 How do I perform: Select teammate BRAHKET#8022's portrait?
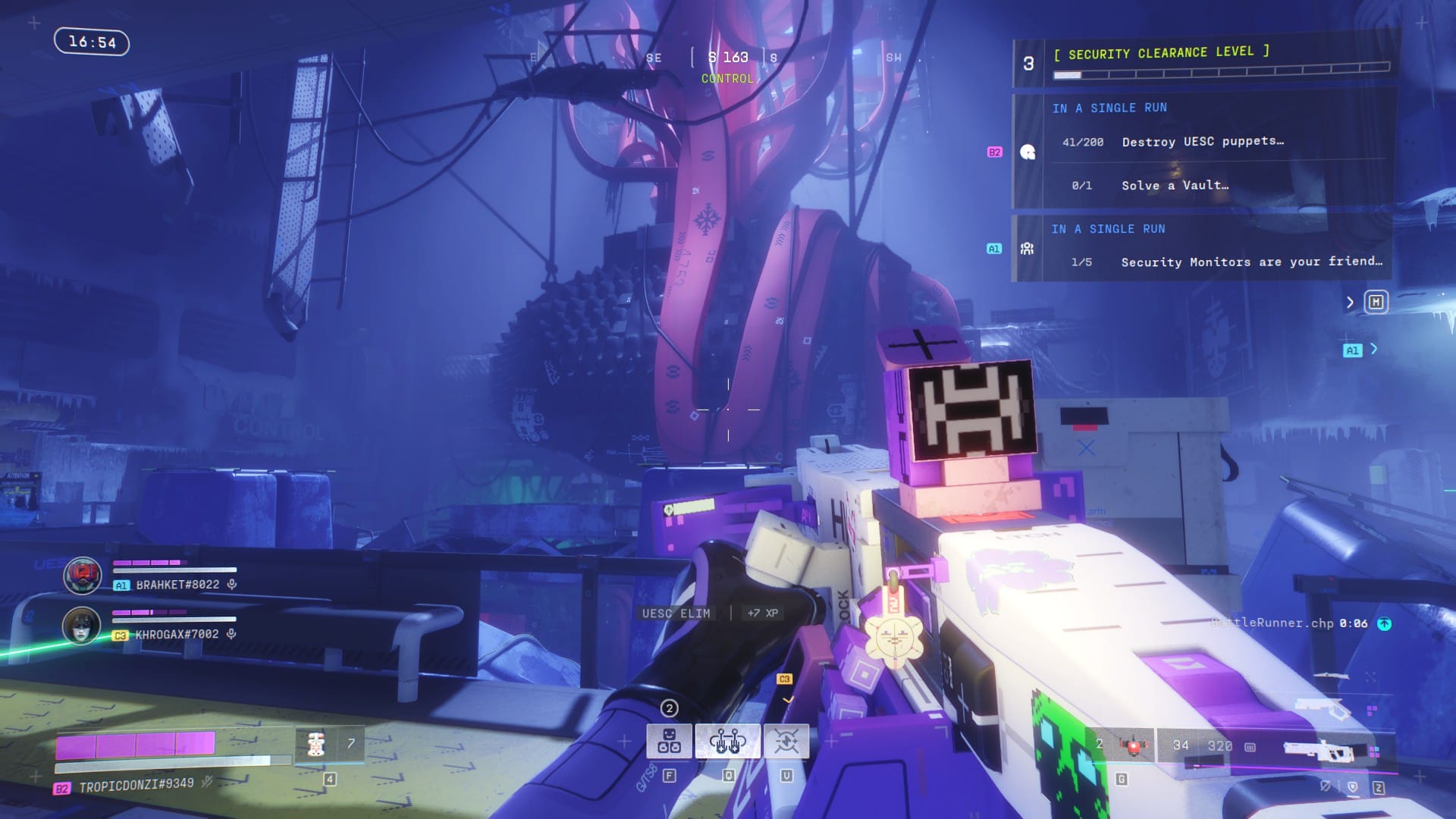coord(82,576)
